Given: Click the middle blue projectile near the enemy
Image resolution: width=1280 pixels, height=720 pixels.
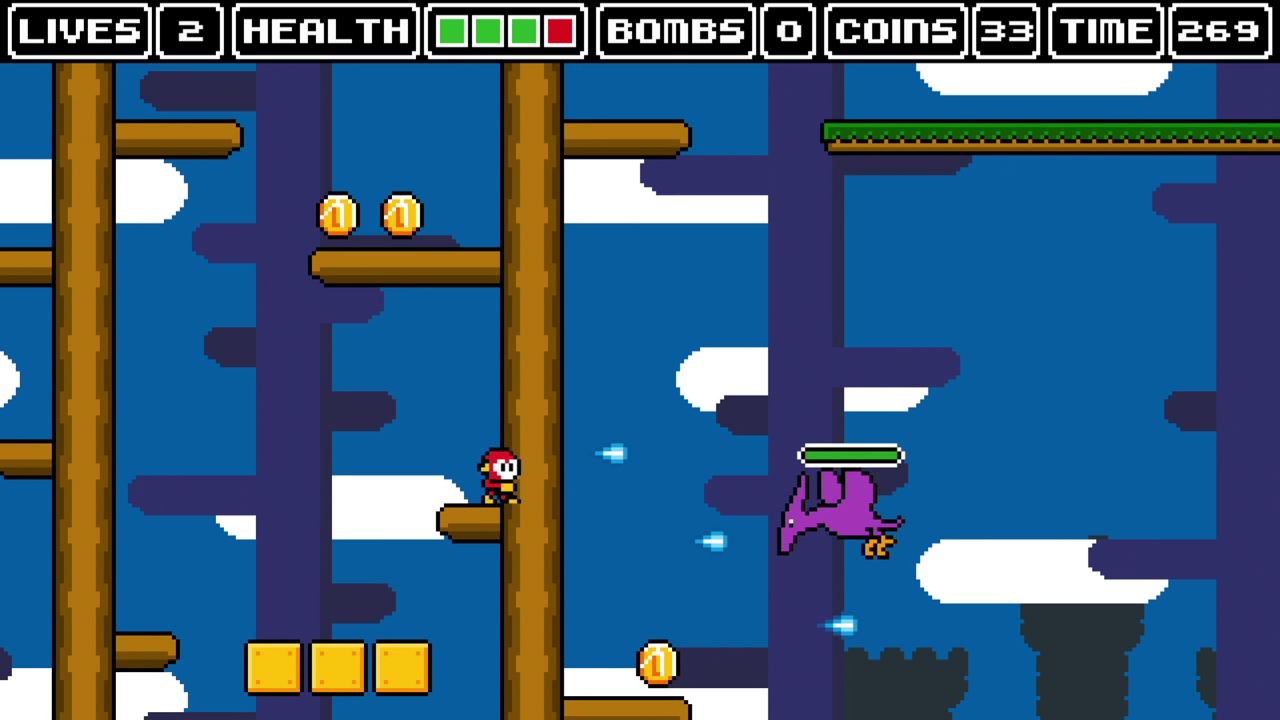Looking at the screenshot, I should [x=711, y=540].
